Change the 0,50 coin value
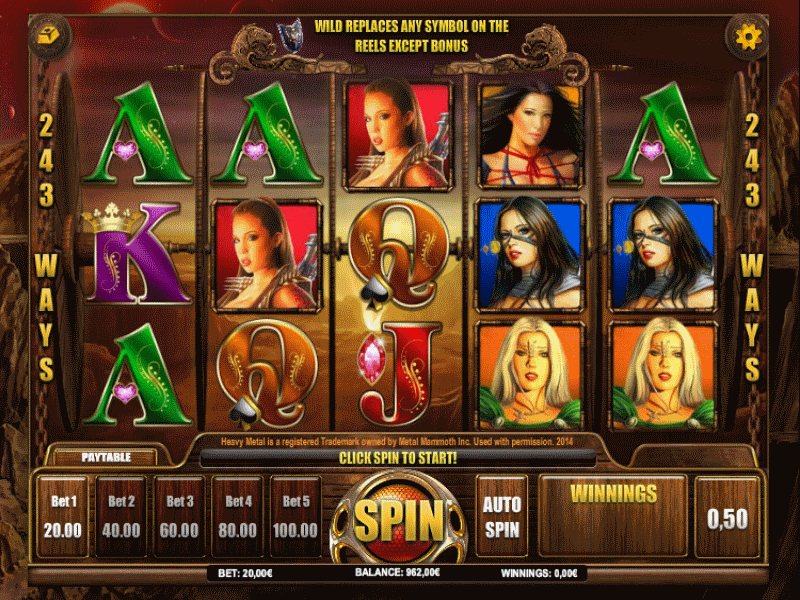 tap(726, 517)
